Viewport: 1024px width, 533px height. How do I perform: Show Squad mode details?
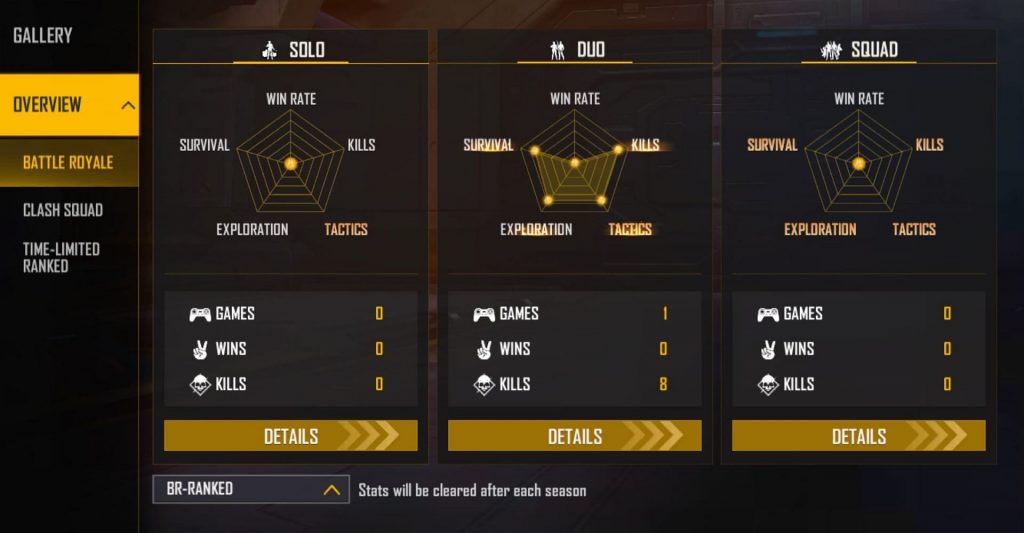(858, 436)
